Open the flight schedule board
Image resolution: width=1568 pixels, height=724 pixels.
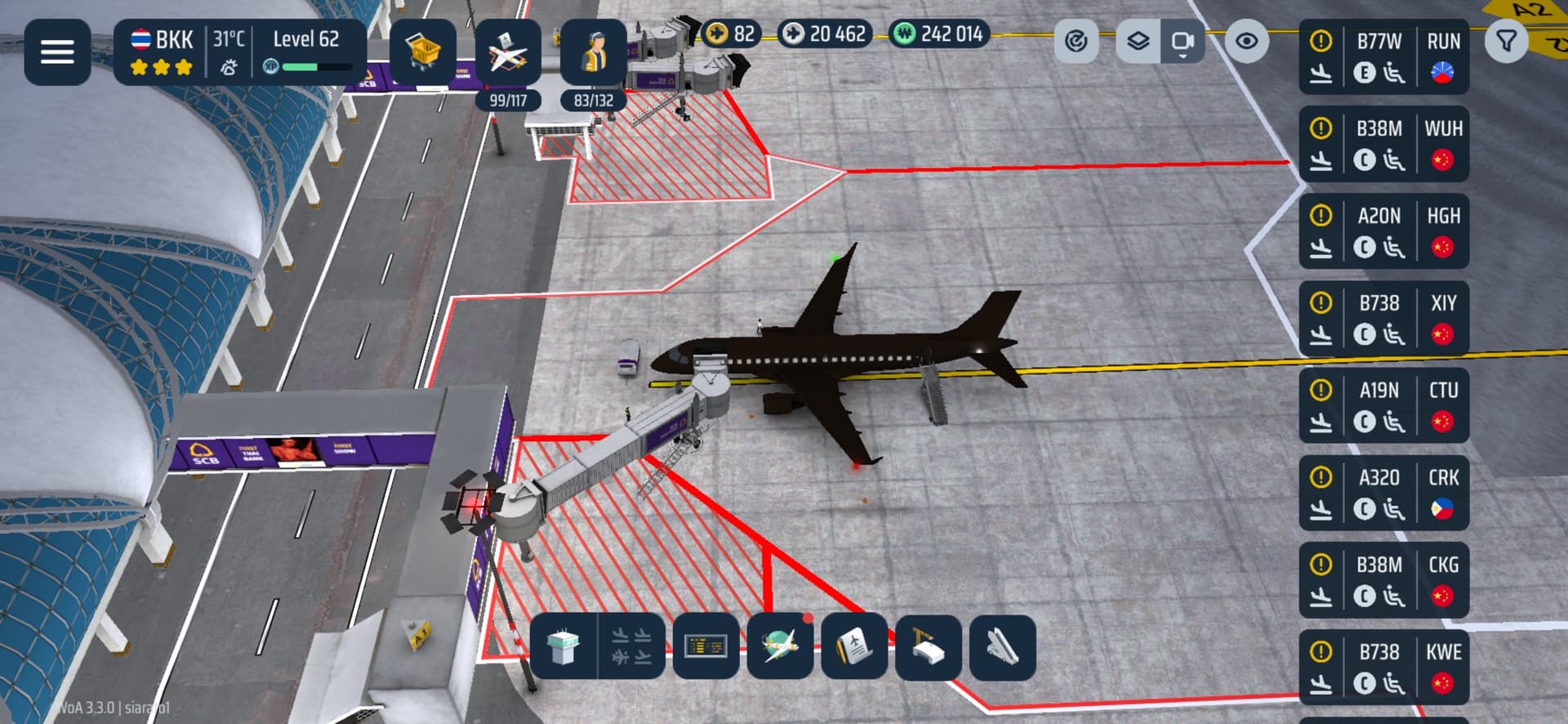tap(706, 646)
